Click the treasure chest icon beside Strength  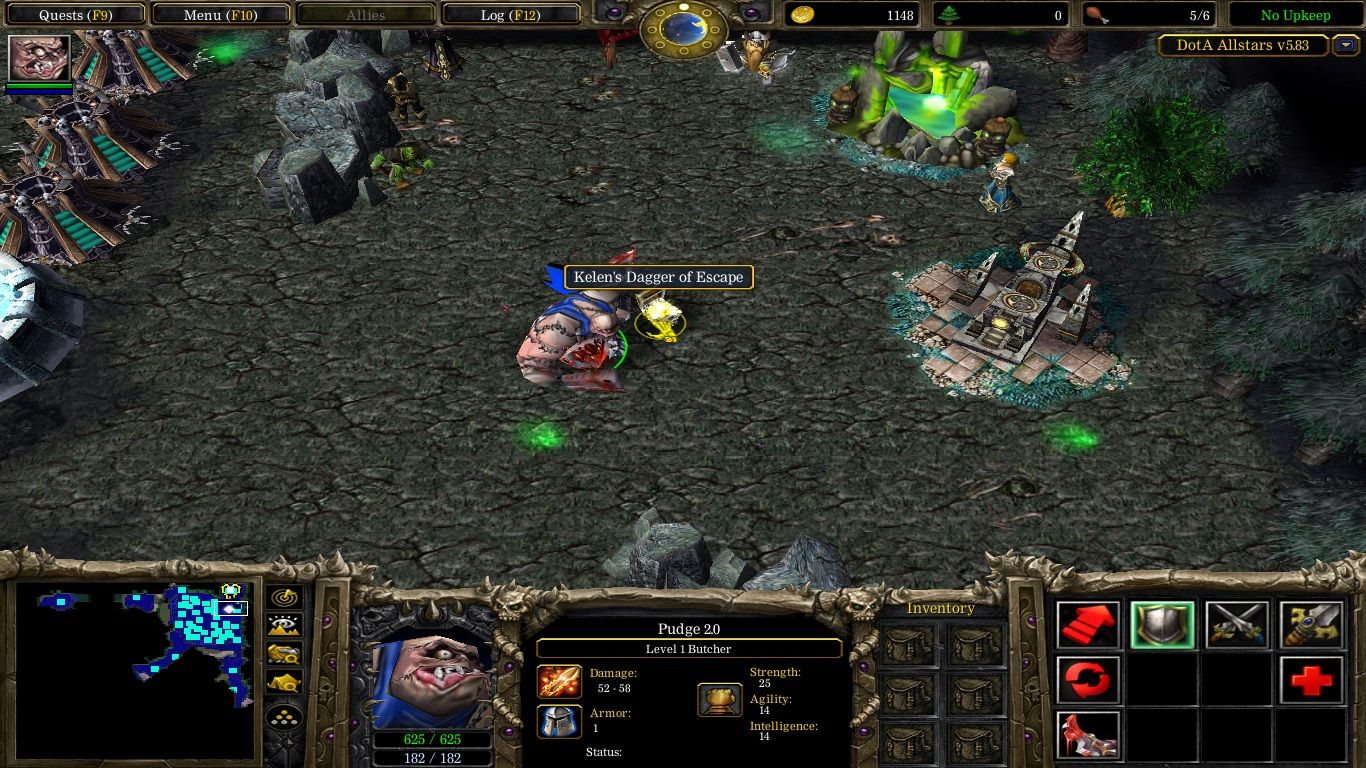point(719,701)
